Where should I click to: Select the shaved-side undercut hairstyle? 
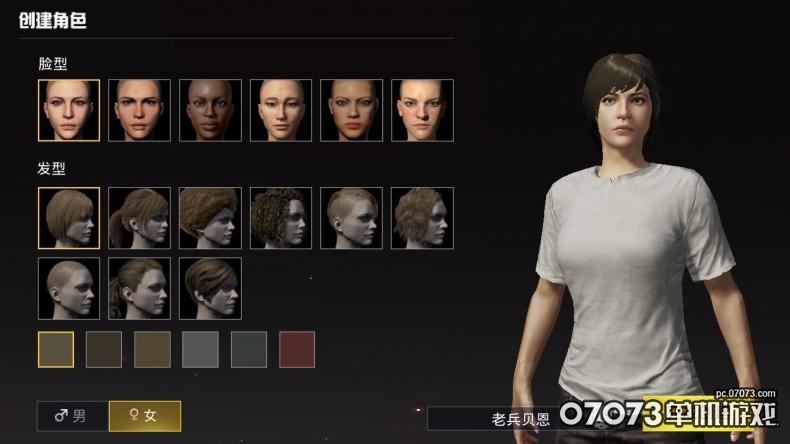(x=351, y=218)
